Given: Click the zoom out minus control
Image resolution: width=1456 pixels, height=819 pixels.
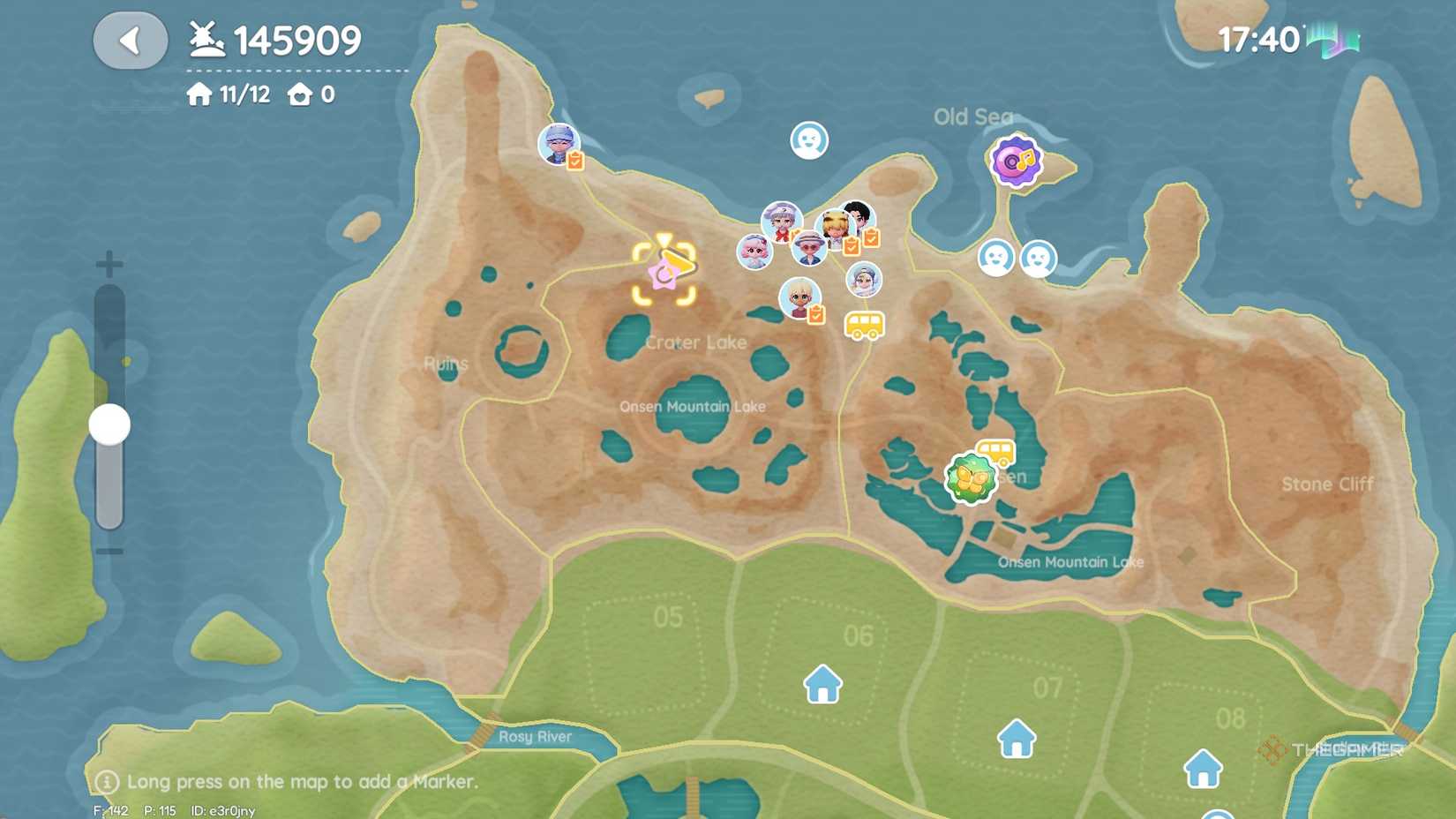Looking at the screenshot, I should [109, 553].
